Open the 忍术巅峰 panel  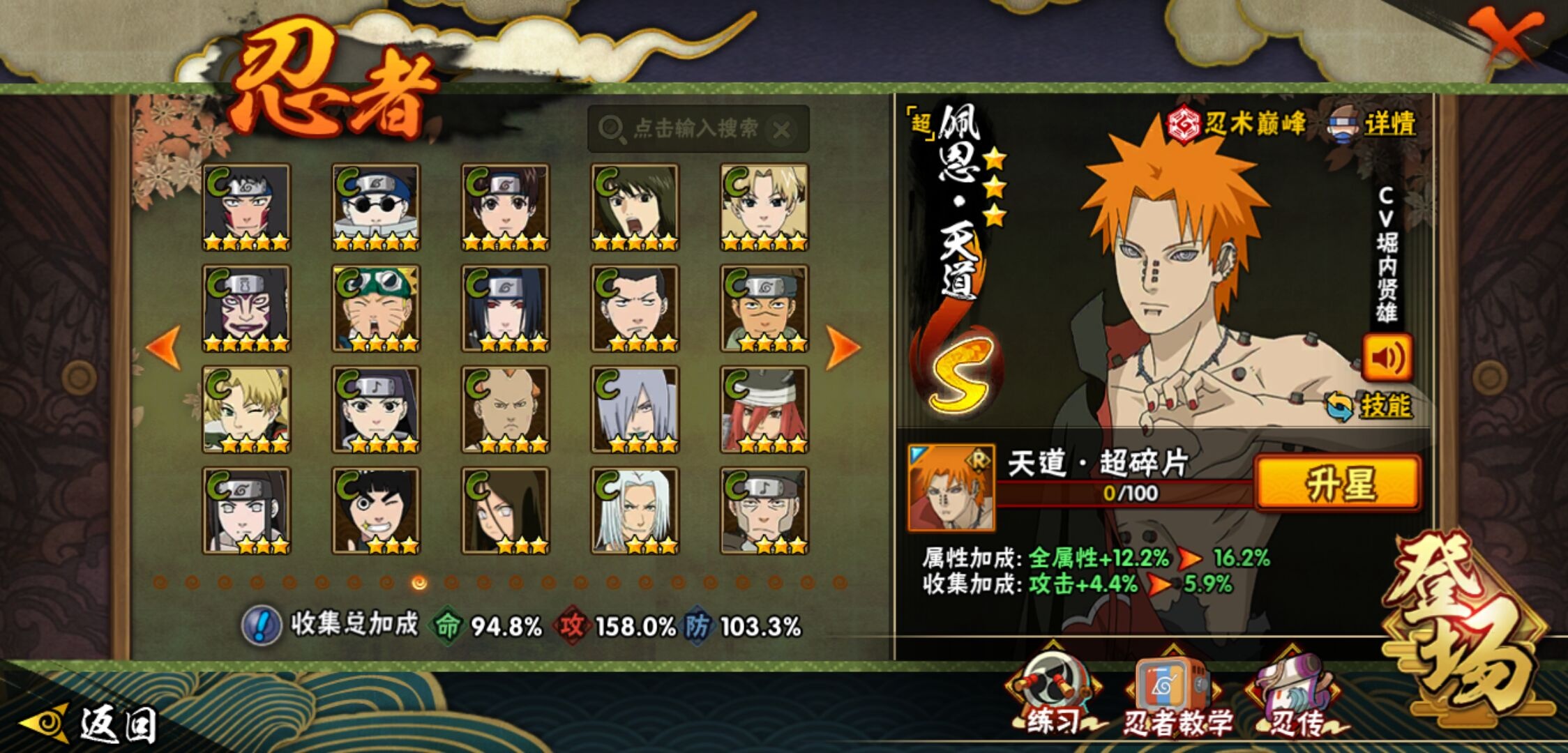click(1237, 124)
